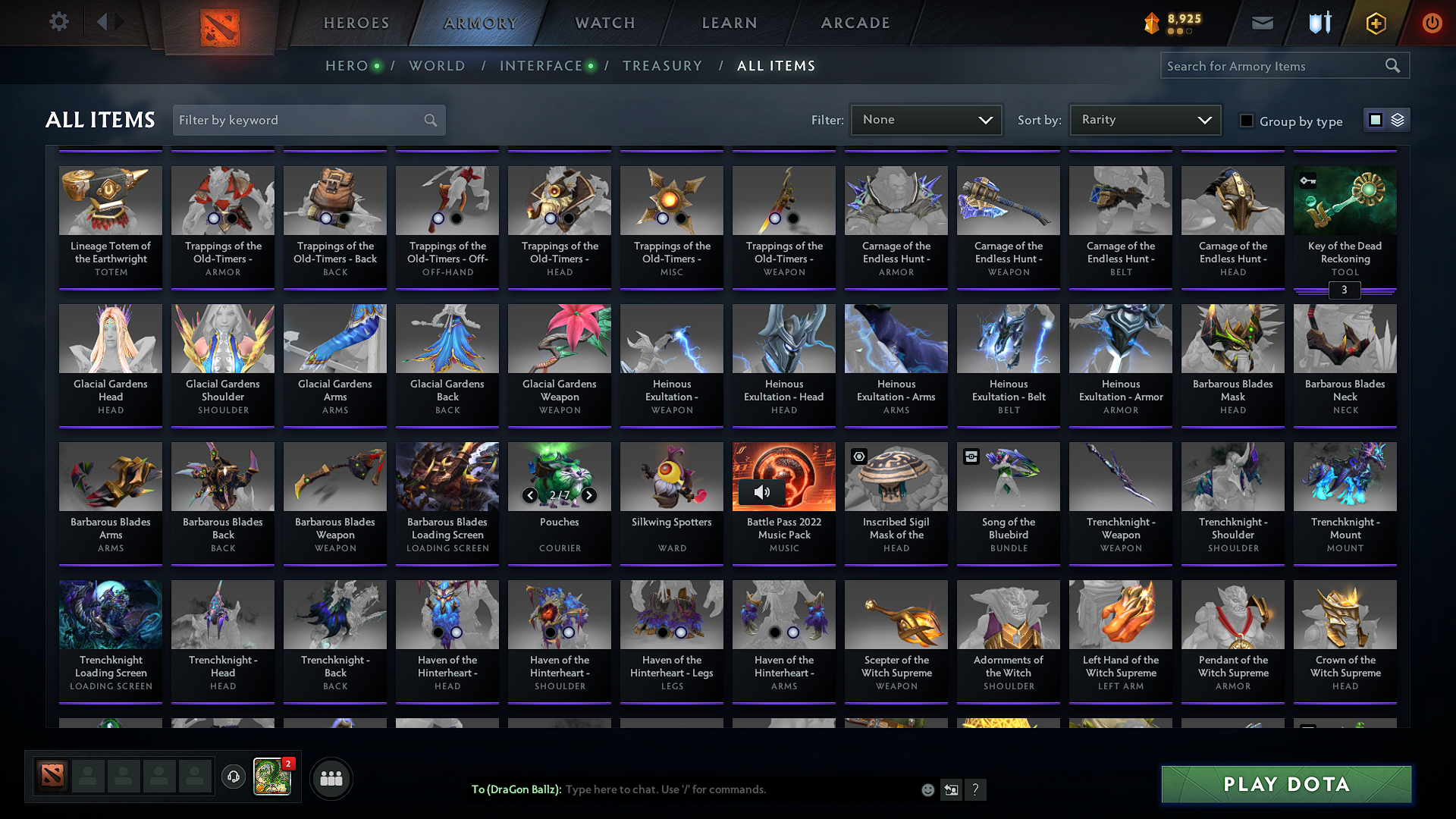
Task: Click the Dota 2 logo icon
Action: point(220,23)
